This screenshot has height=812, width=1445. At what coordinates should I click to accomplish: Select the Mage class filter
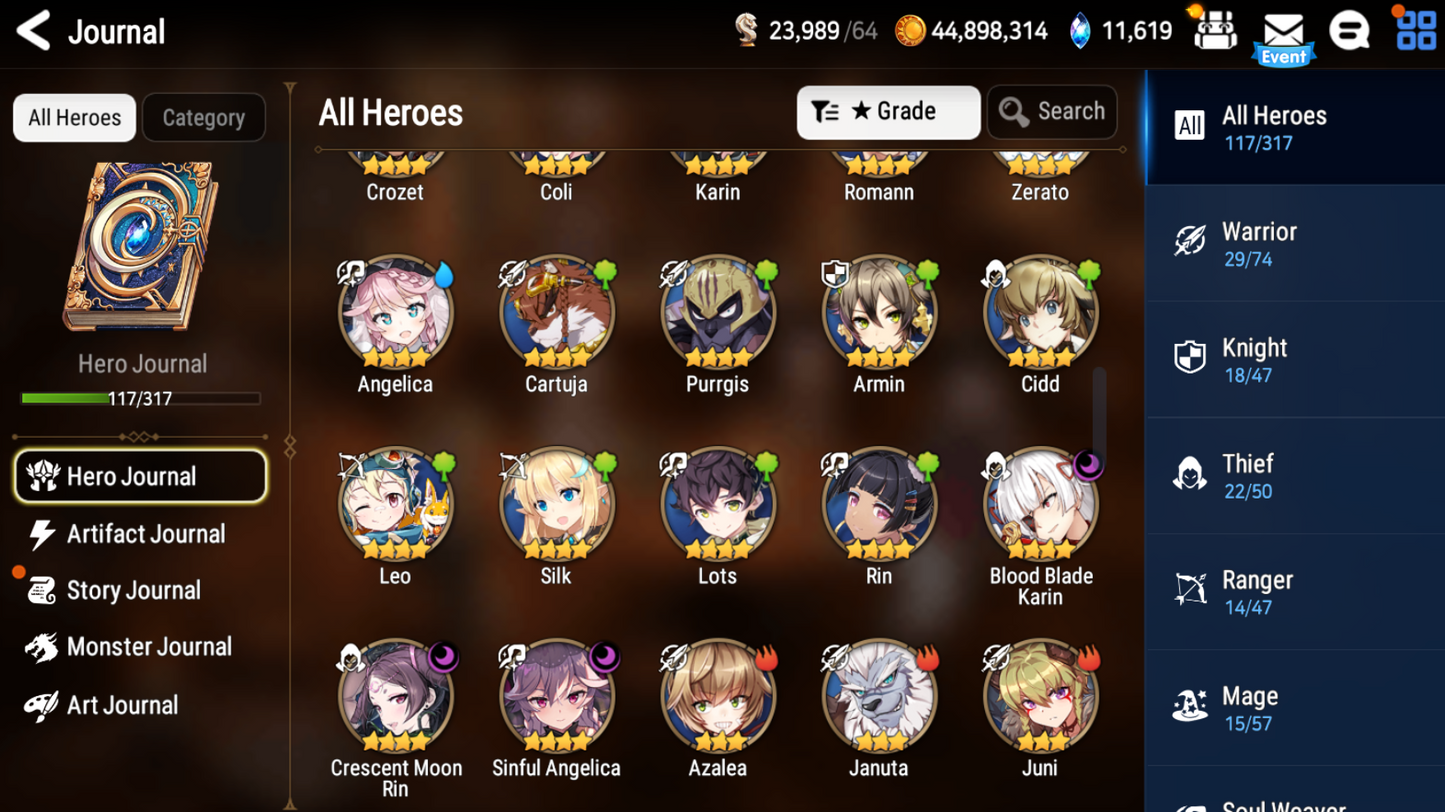point(1295,707)
